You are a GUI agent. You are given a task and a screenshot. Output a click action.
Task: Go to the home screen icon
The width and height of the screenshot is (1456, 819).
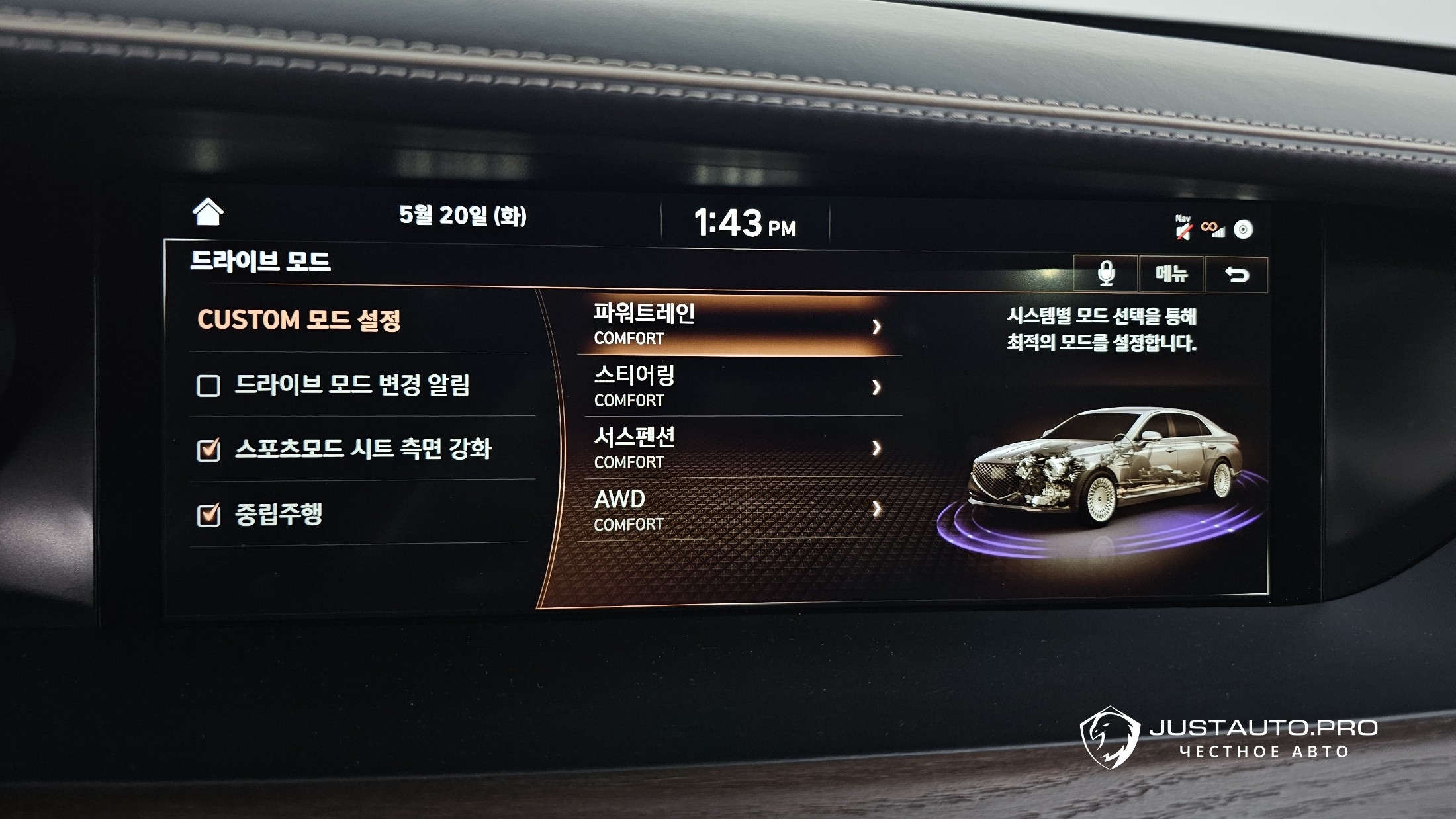point(208,212)
